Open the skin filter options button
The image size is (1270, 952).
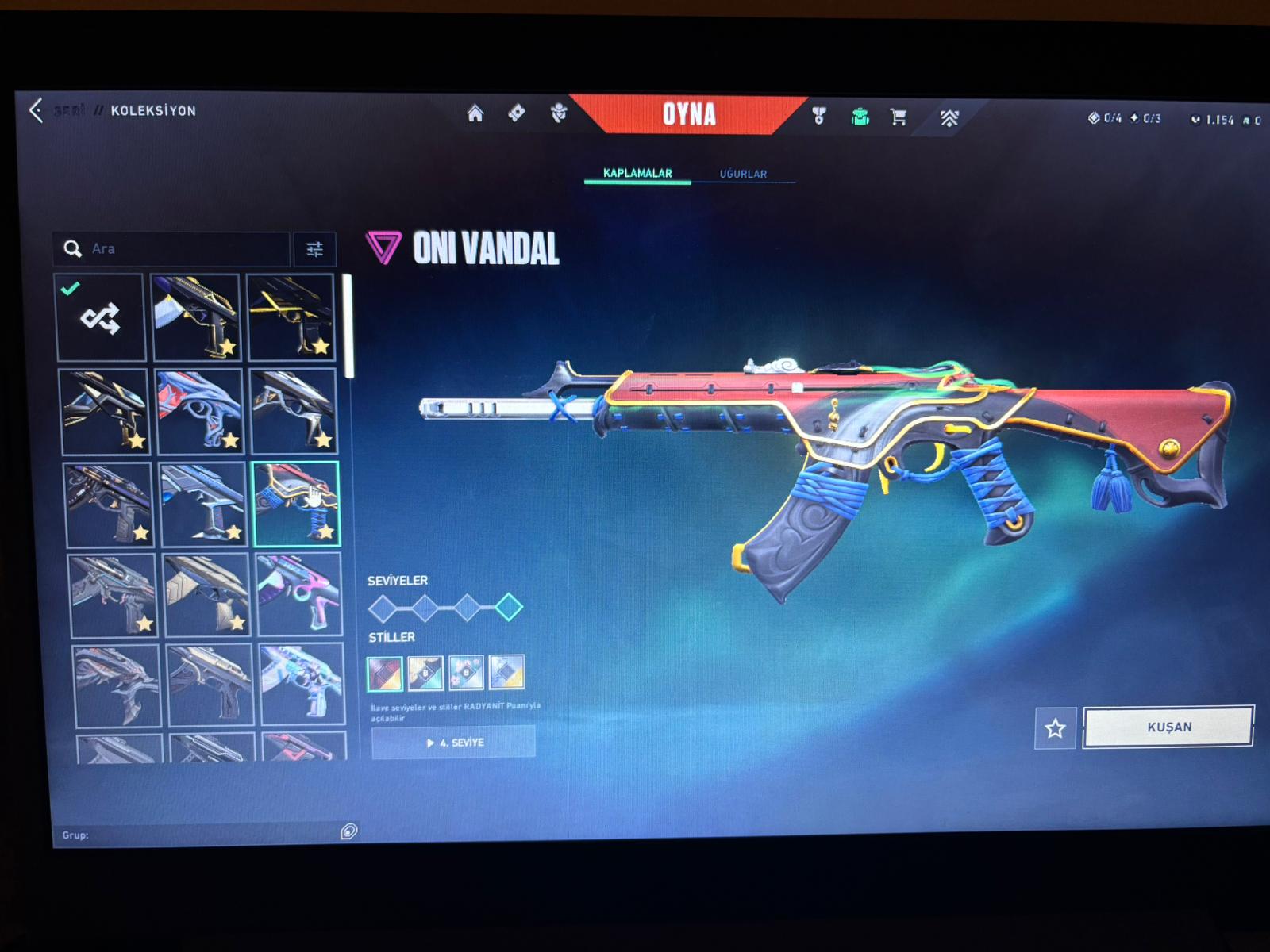click(315, 250)
